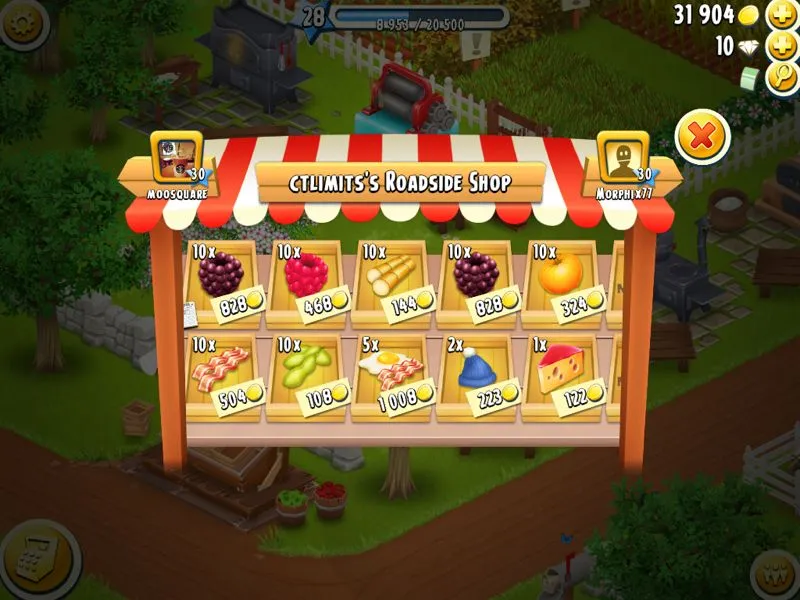Screen dimensions: 800x600
Task: Add coins with the plus button
Action: coord(781,15)
